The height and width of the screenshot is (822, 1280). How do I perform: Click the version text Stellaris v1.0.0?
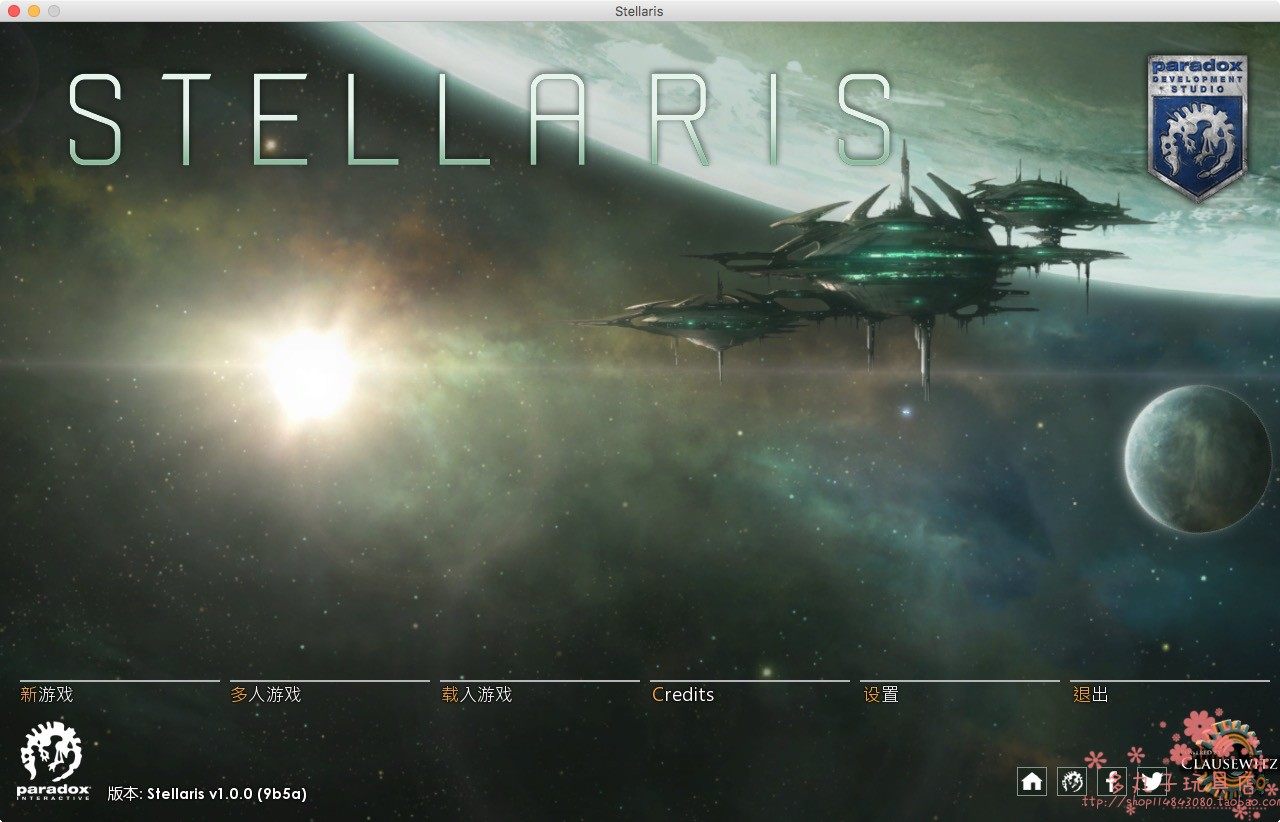[x=207, y=793]
